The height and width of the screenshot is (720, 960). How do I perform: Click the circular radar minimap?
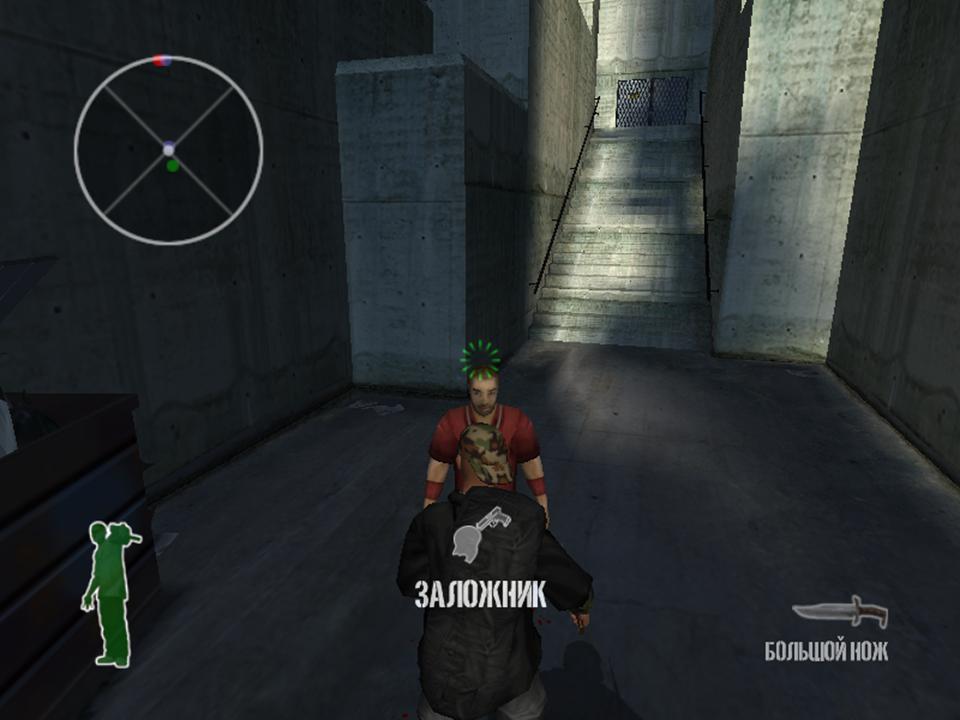pyautogui.click(x=168, y=150)
